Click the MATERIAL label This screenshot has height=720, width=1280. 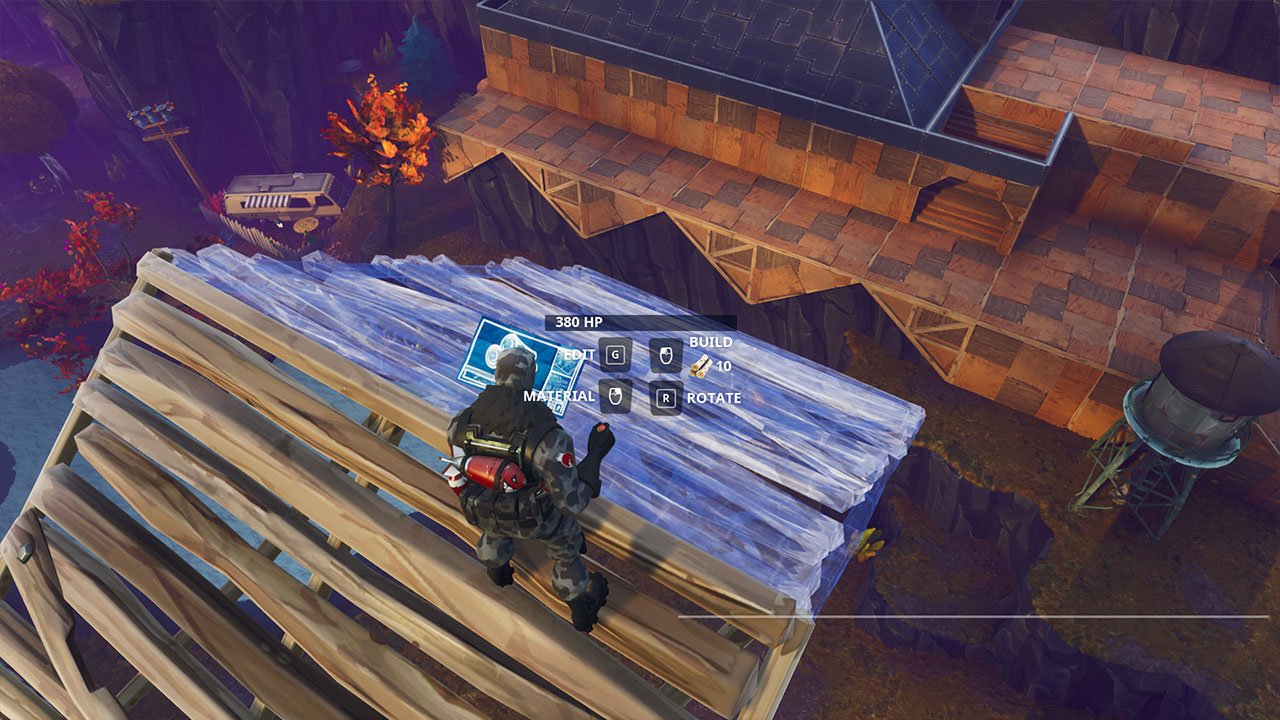tap(560, 397)
